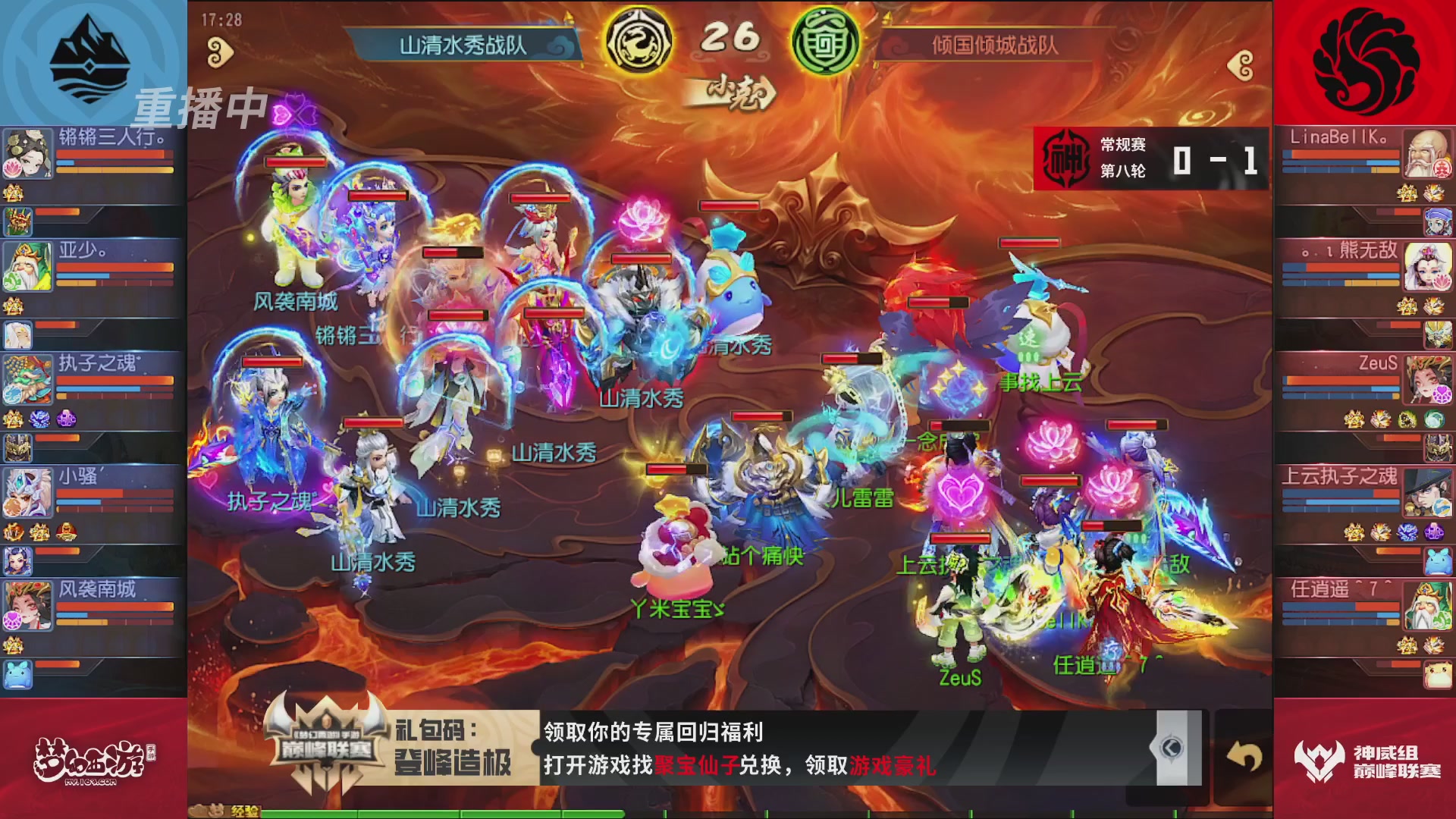Click ZeuS's pink heart skill icon
Image resolution: width=1456 pixels, height=819 pixels.
(x=1442, y=394)
